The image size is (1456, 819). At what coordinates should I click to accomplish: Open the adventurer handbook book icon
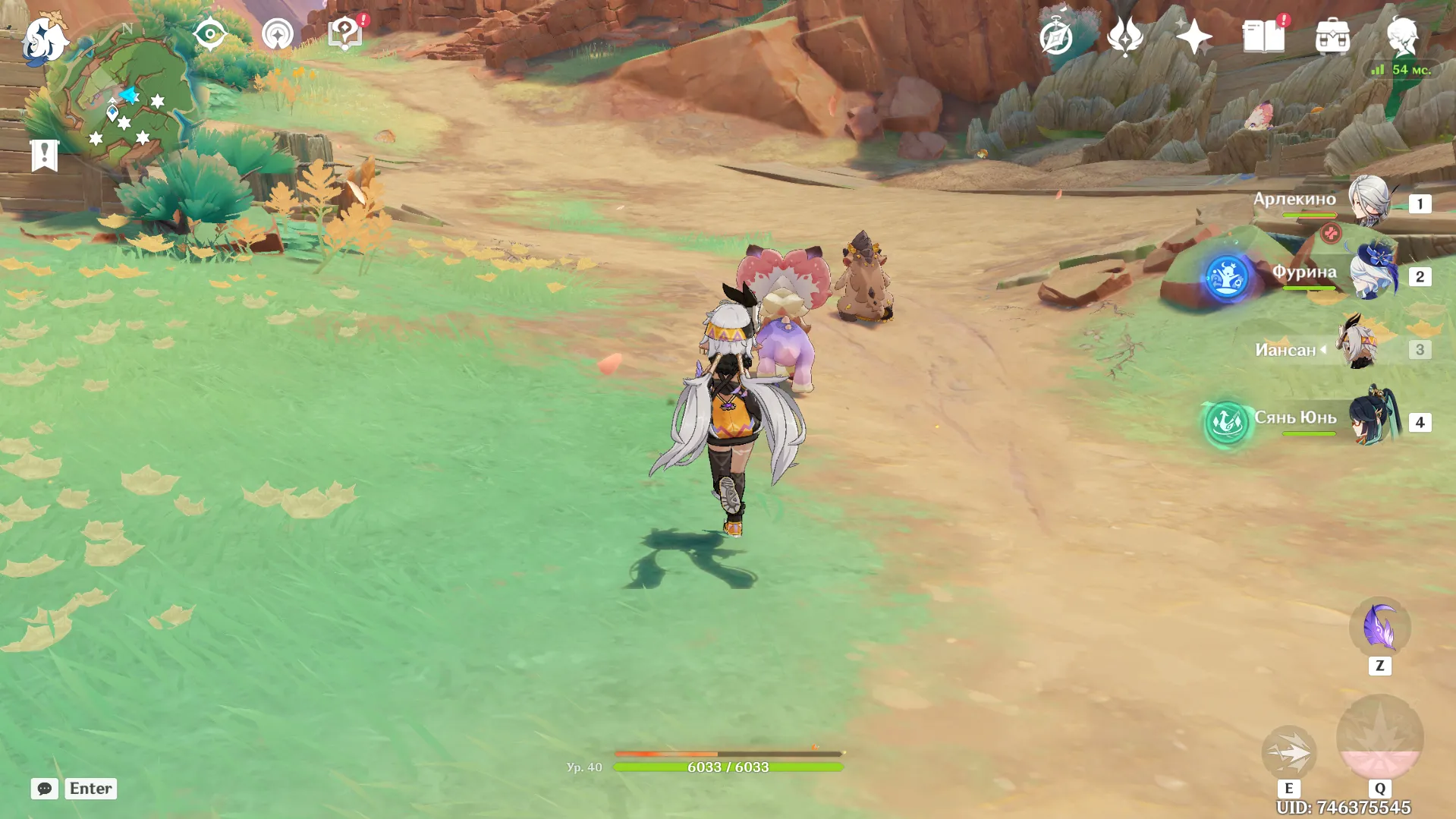coord(1263,36)
